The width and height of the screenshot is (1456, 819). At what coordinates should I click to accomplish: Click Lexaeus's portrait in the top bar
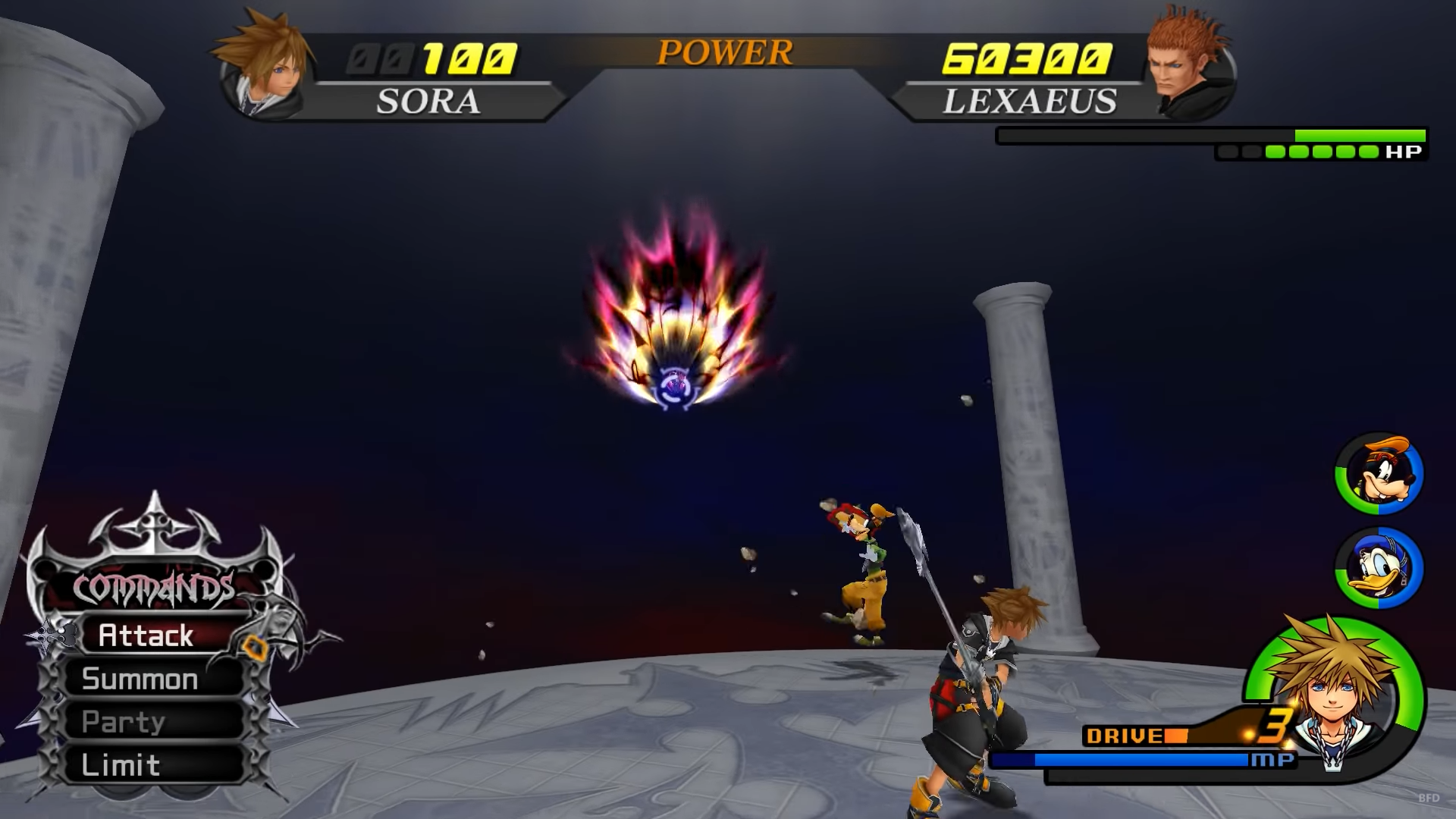pyautogui.click(x=1187, y=67)
